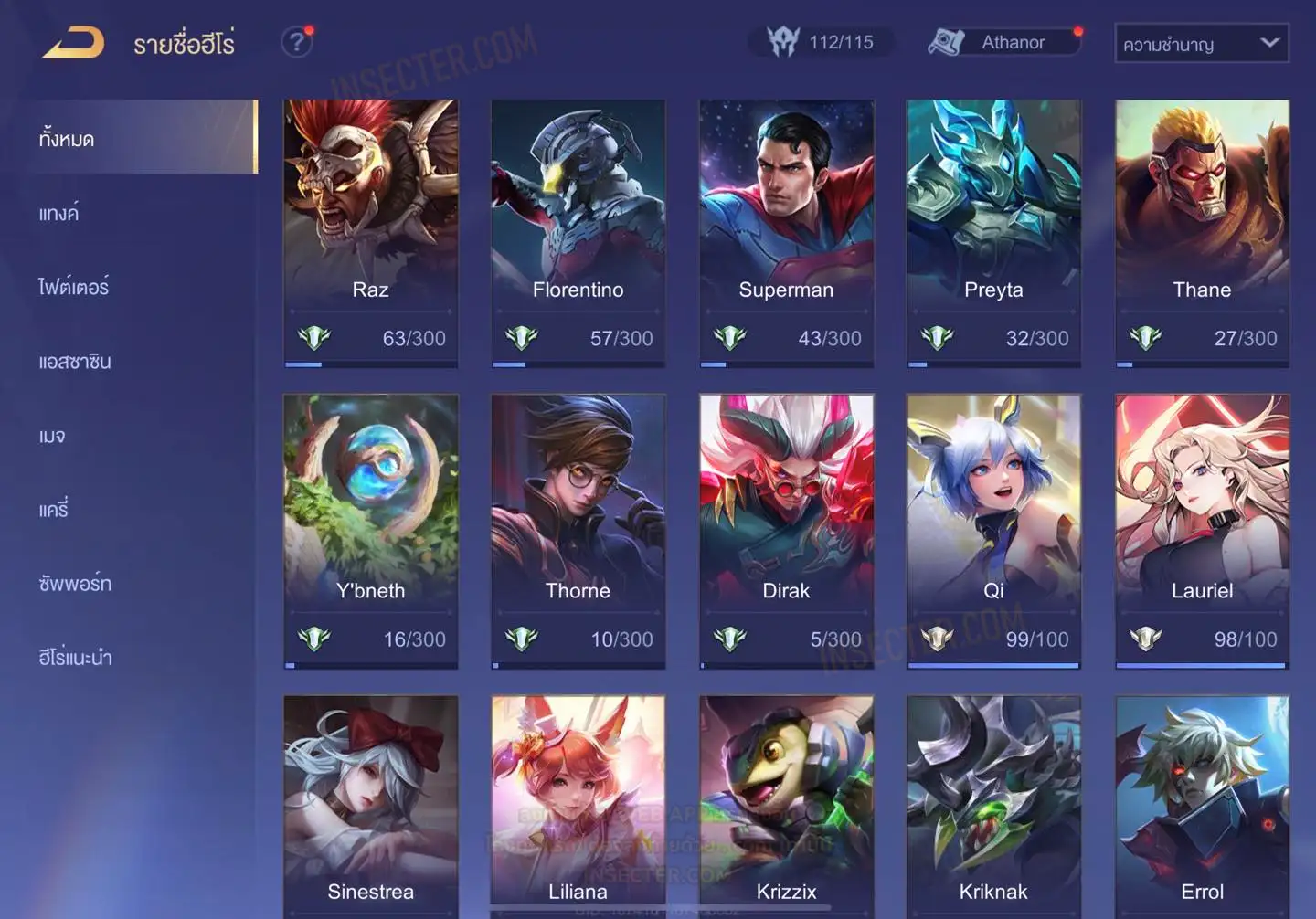Select the Raz hero card
1316x919 pixels.
click(370, 233)
